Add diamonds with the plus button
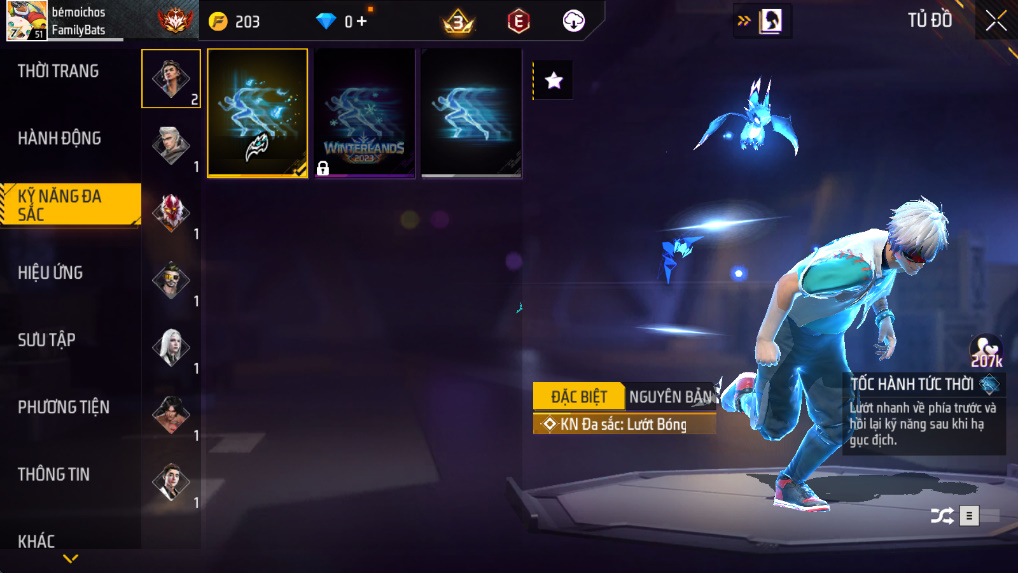This screenshot has height=573, width=1018. pos(360,20)
